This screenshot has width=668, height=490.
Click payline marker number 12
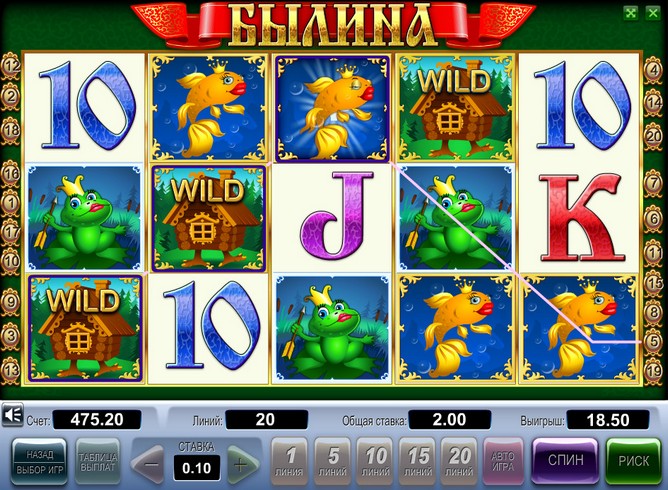click(12, 65)
